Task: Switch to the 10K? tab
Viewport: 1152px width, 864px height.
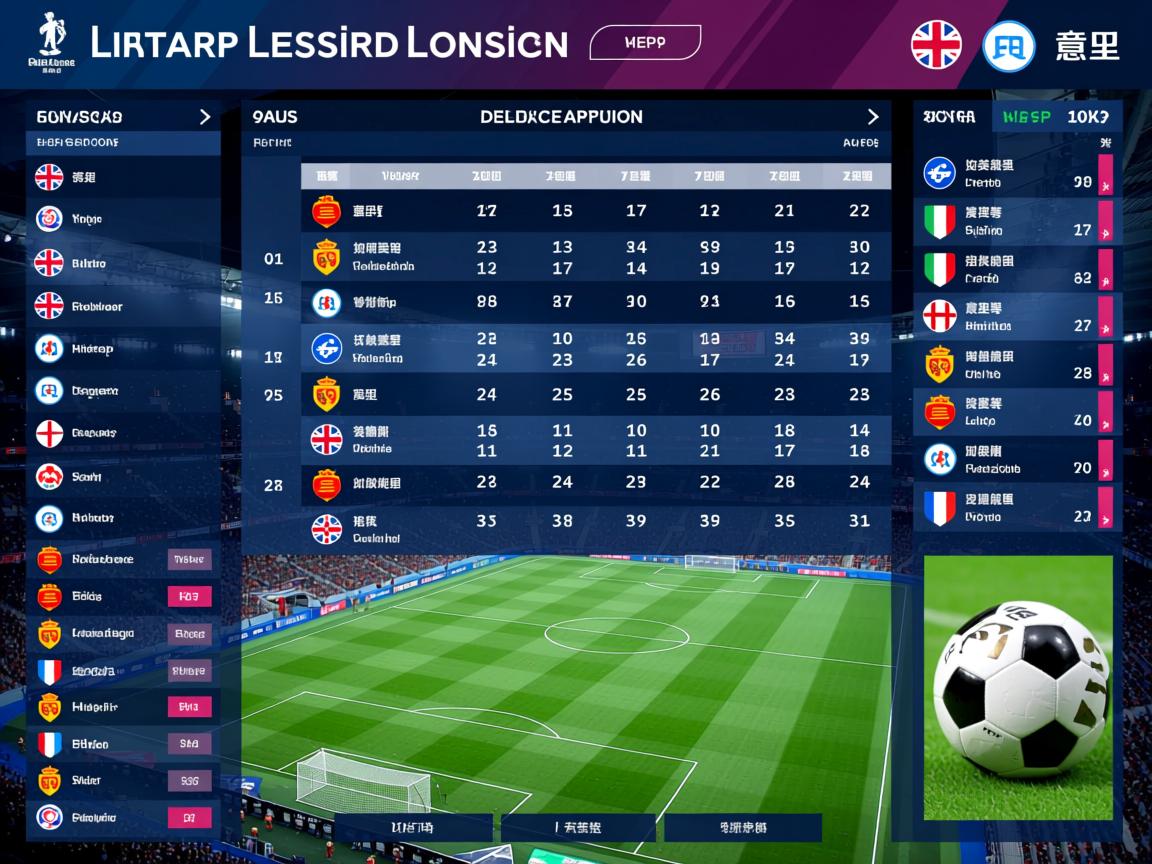Action: click(x=1088, y=117)
